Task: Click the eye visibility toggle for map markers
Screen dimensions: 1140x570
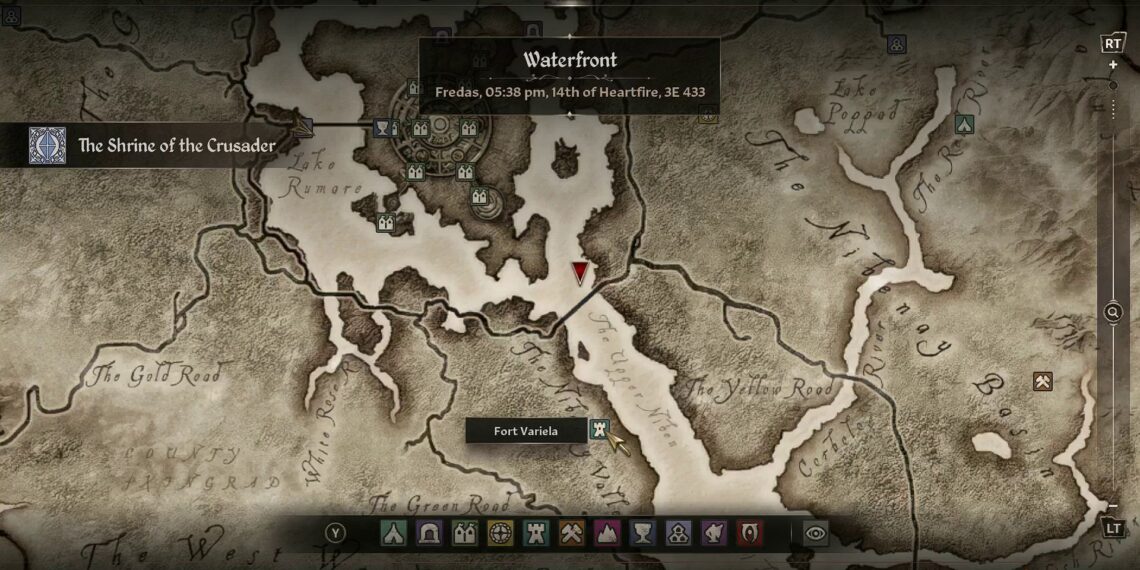Action: pos(816,533)
